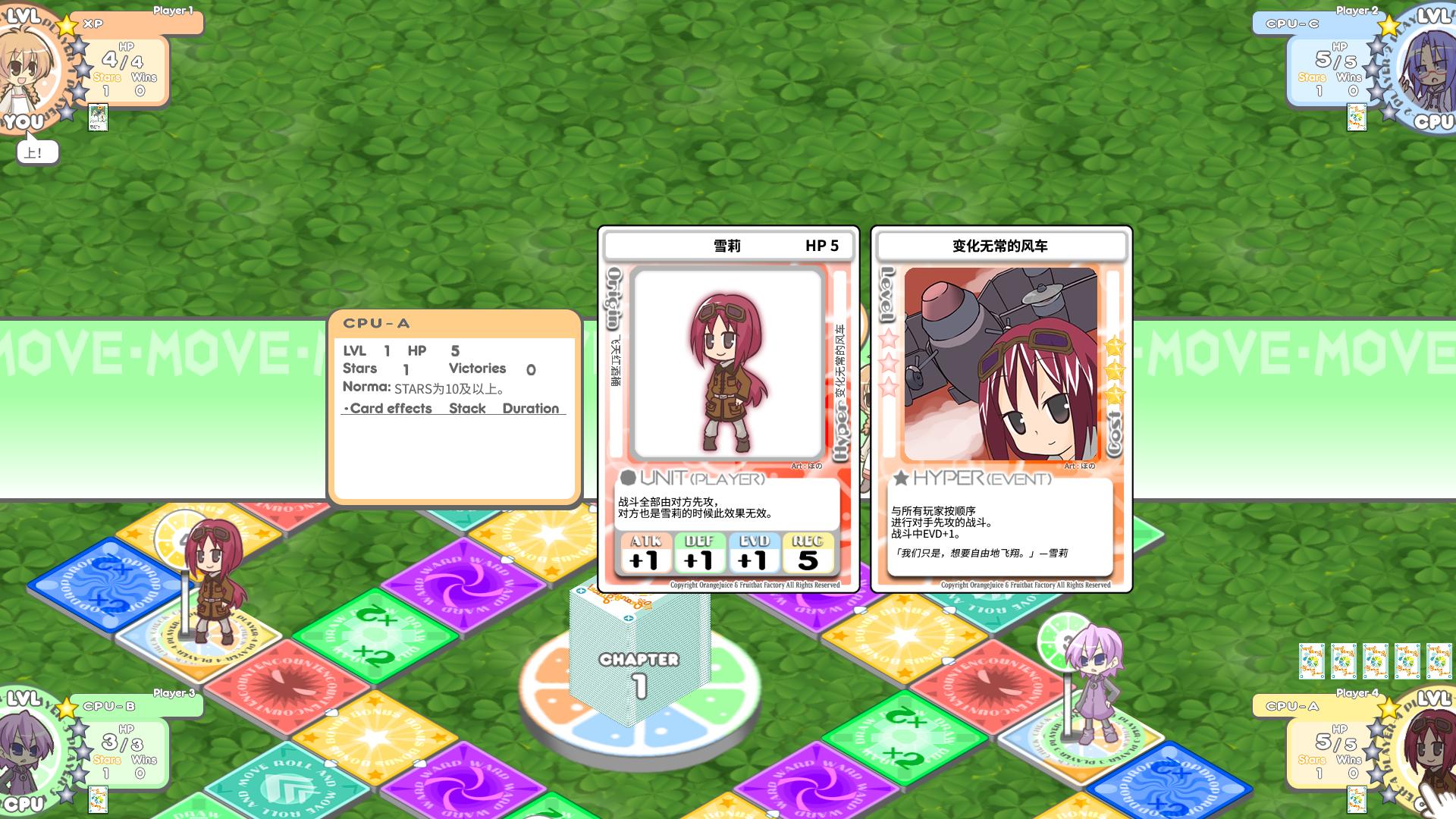This screenshot has height=819, width=1456.
Task: Click the card icon under CPU-B panel
Action: click(x=98, y=799)
